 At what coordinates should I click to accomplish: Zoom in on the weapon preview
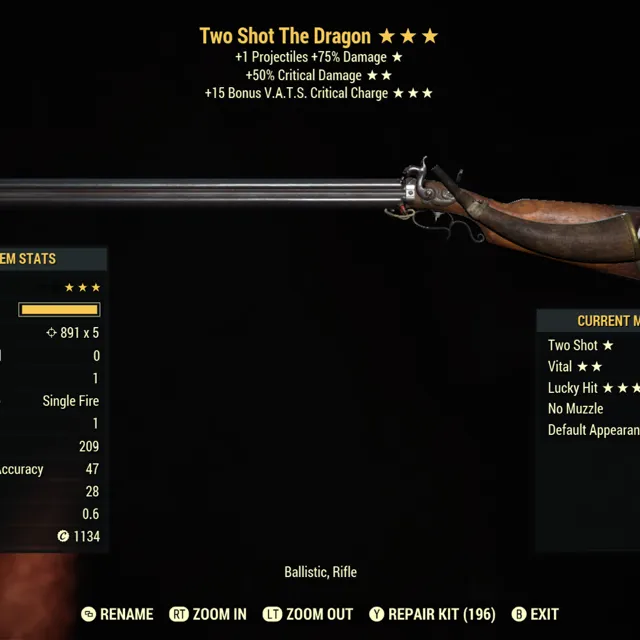209,614
